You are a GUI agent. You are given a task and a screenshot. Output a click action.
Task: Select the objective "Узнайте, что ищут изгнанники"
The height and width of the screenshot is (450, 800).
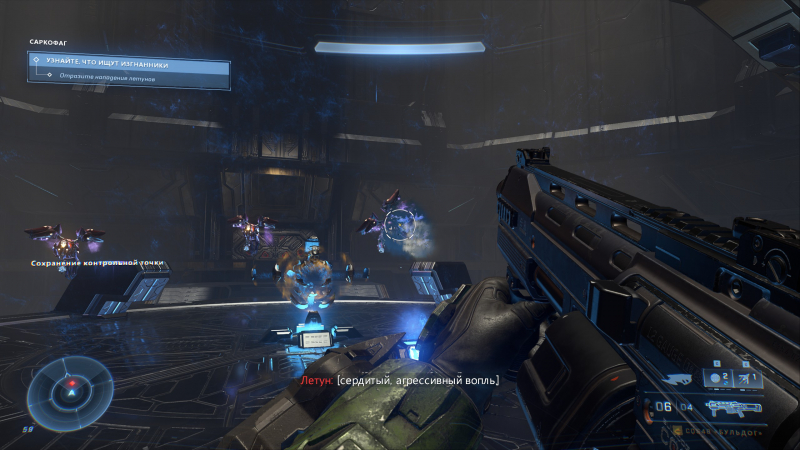128,63
